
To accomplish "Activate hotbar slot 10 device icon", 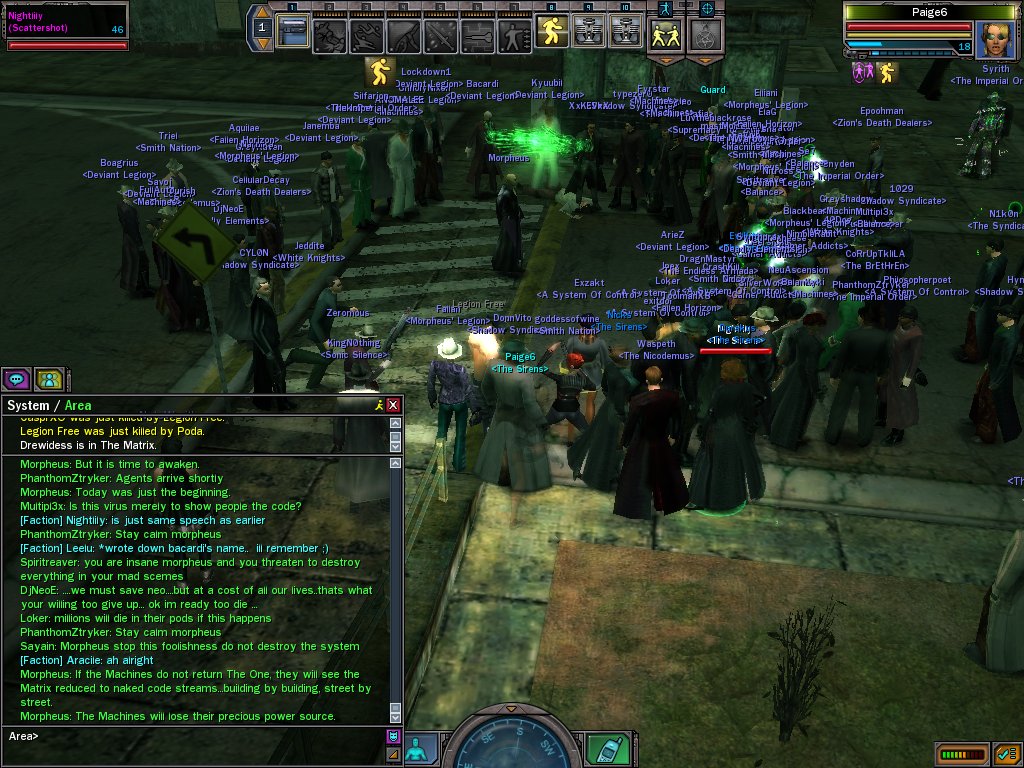I will [x=625, y=34].
